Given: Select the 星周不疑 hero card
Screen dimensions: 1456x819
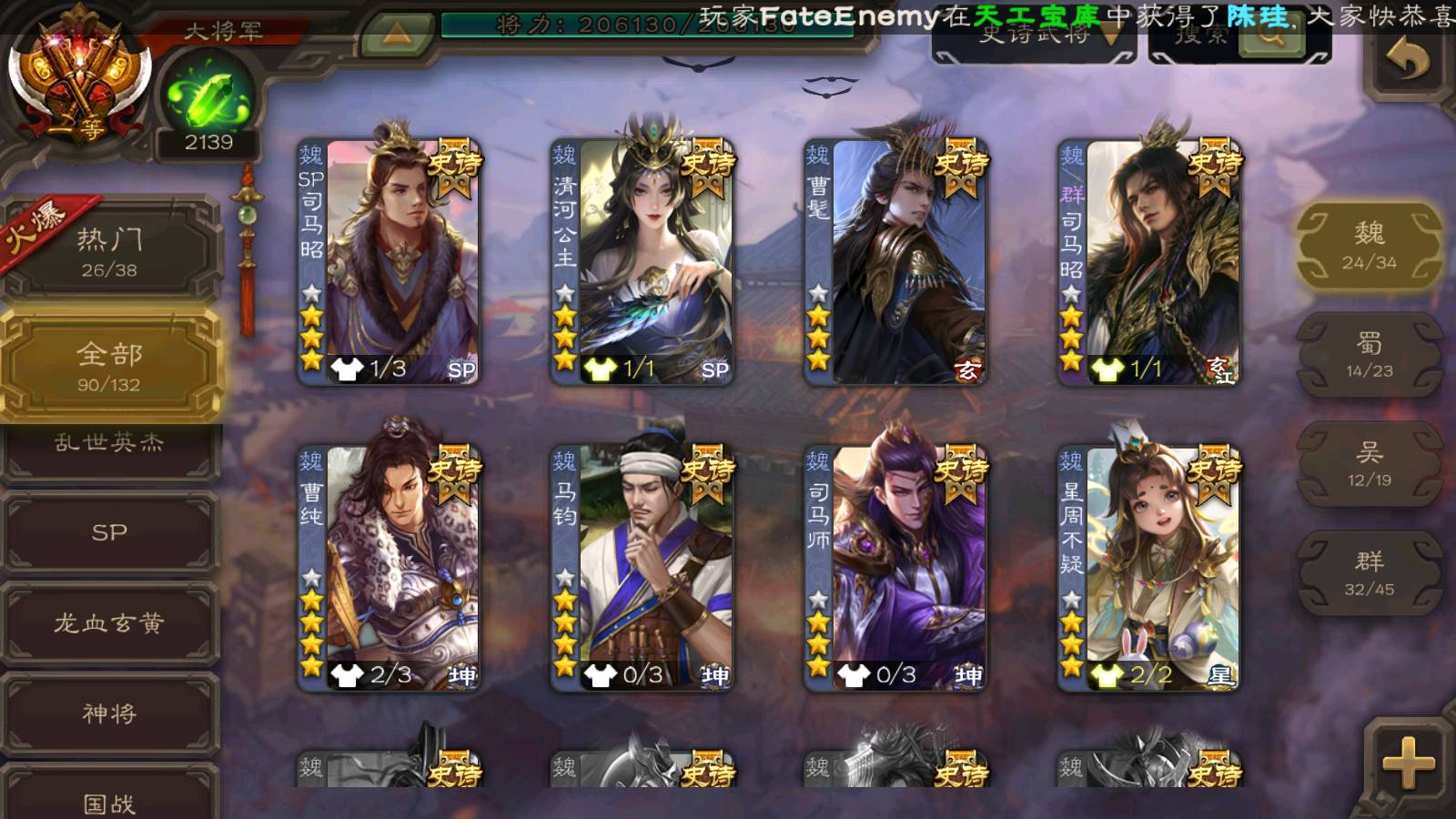Looking at the screenshot, I should tap(1148, 568).
